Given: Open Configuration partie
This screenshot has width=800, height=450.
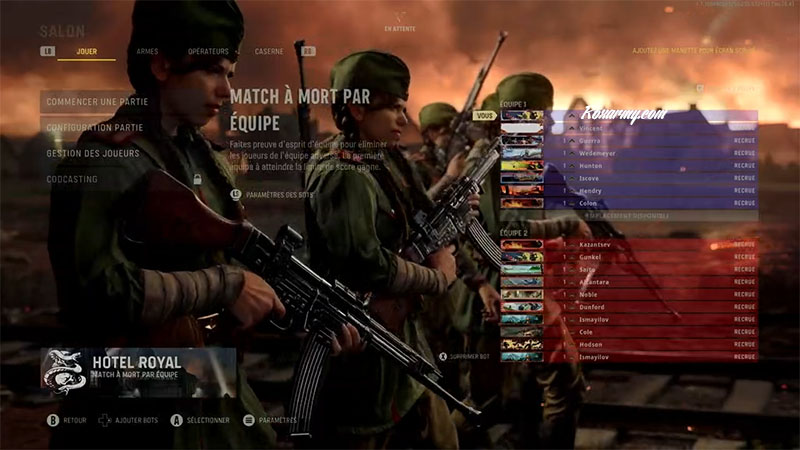Looking at the screenshot, I should coord(94,127).
